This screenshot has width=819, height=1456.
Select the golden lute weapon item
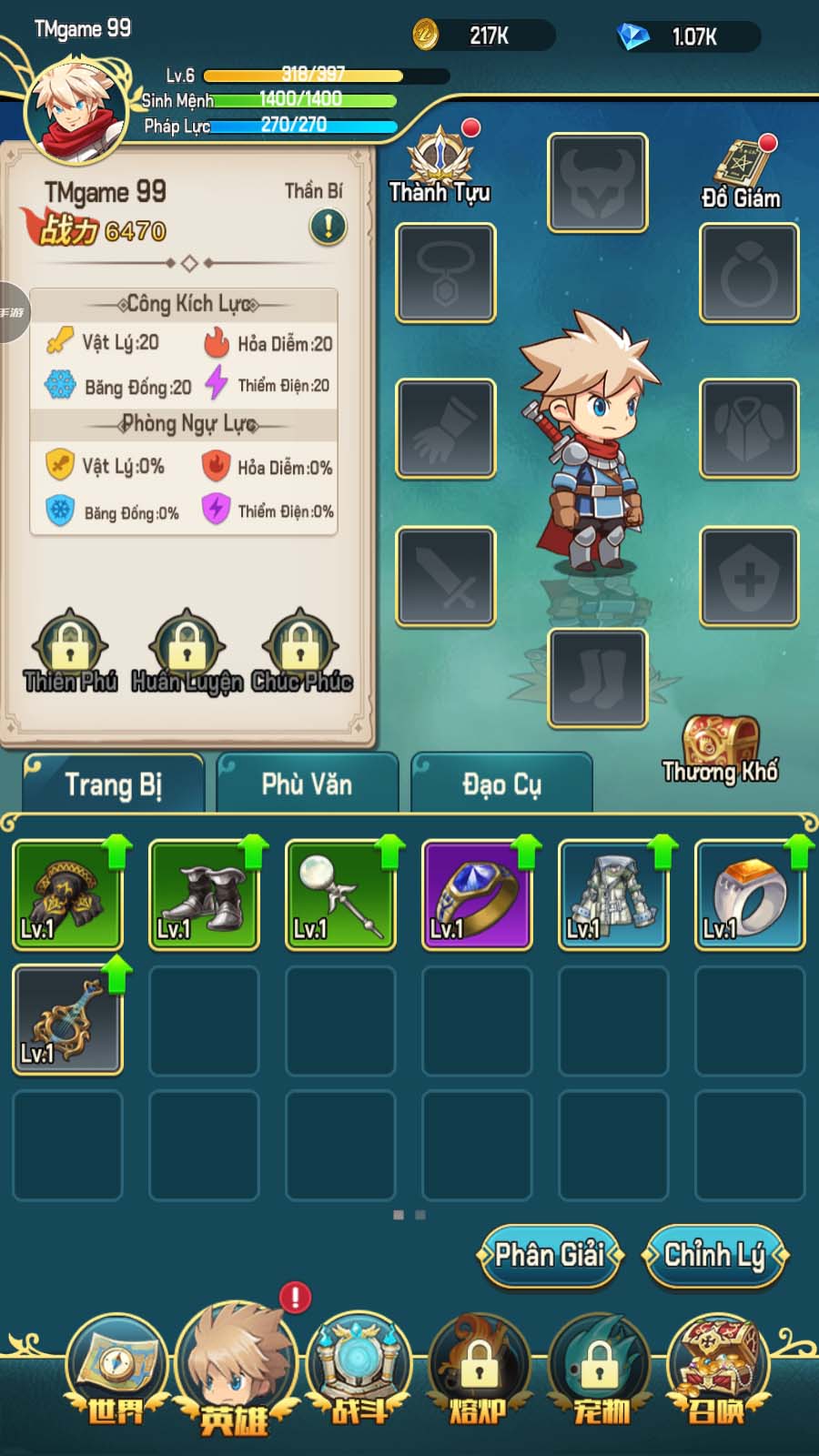(x=67, y=1020)
